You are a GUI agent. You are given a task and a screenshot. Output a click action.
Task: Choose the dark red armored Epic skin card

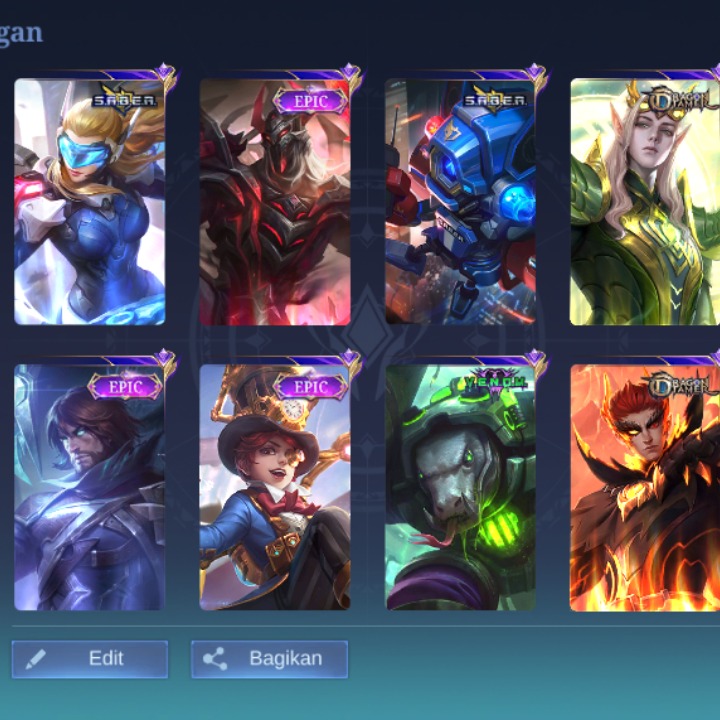pyautogui.click(x=275, y=202)
